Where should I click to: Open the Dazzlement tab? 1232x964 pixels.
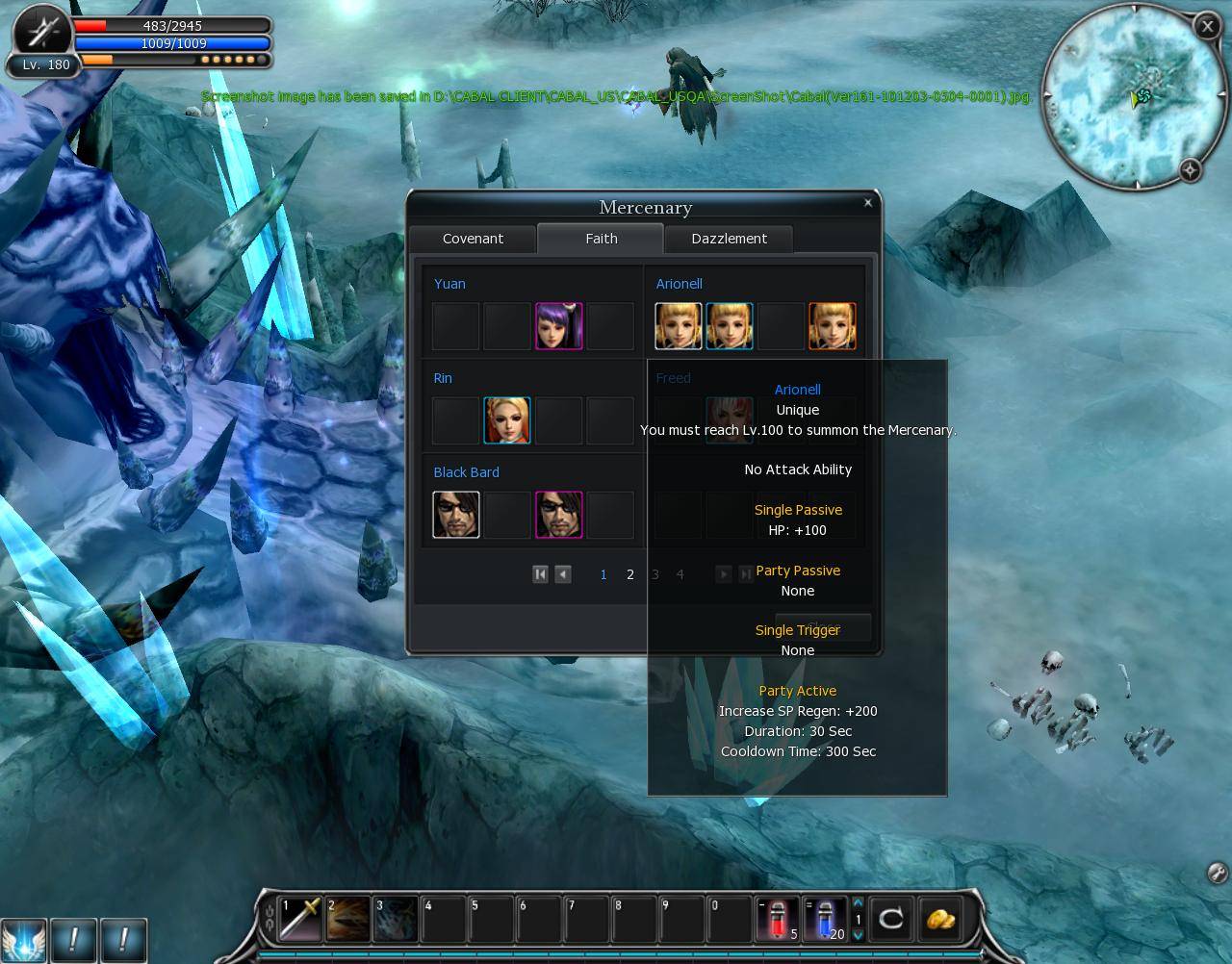click(x=729, y=239)
